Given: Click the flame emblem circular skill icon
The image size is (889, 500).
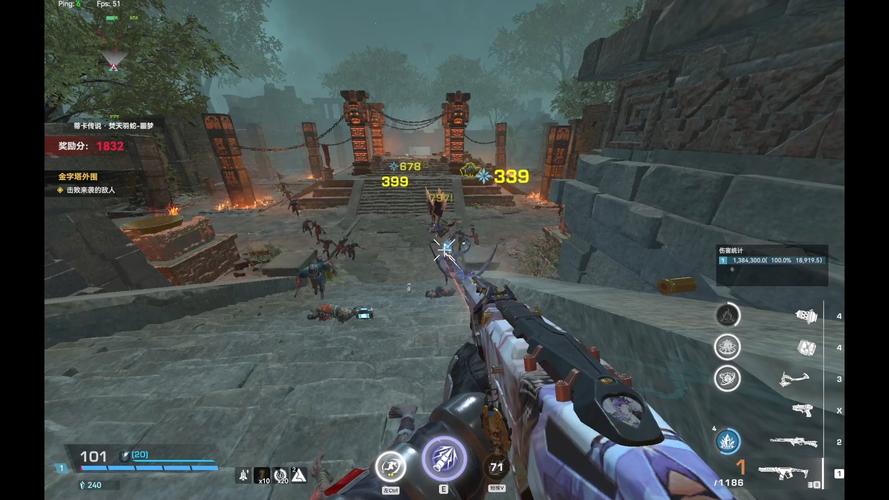Looking at the screenshot, I should (x=727, y=315).
